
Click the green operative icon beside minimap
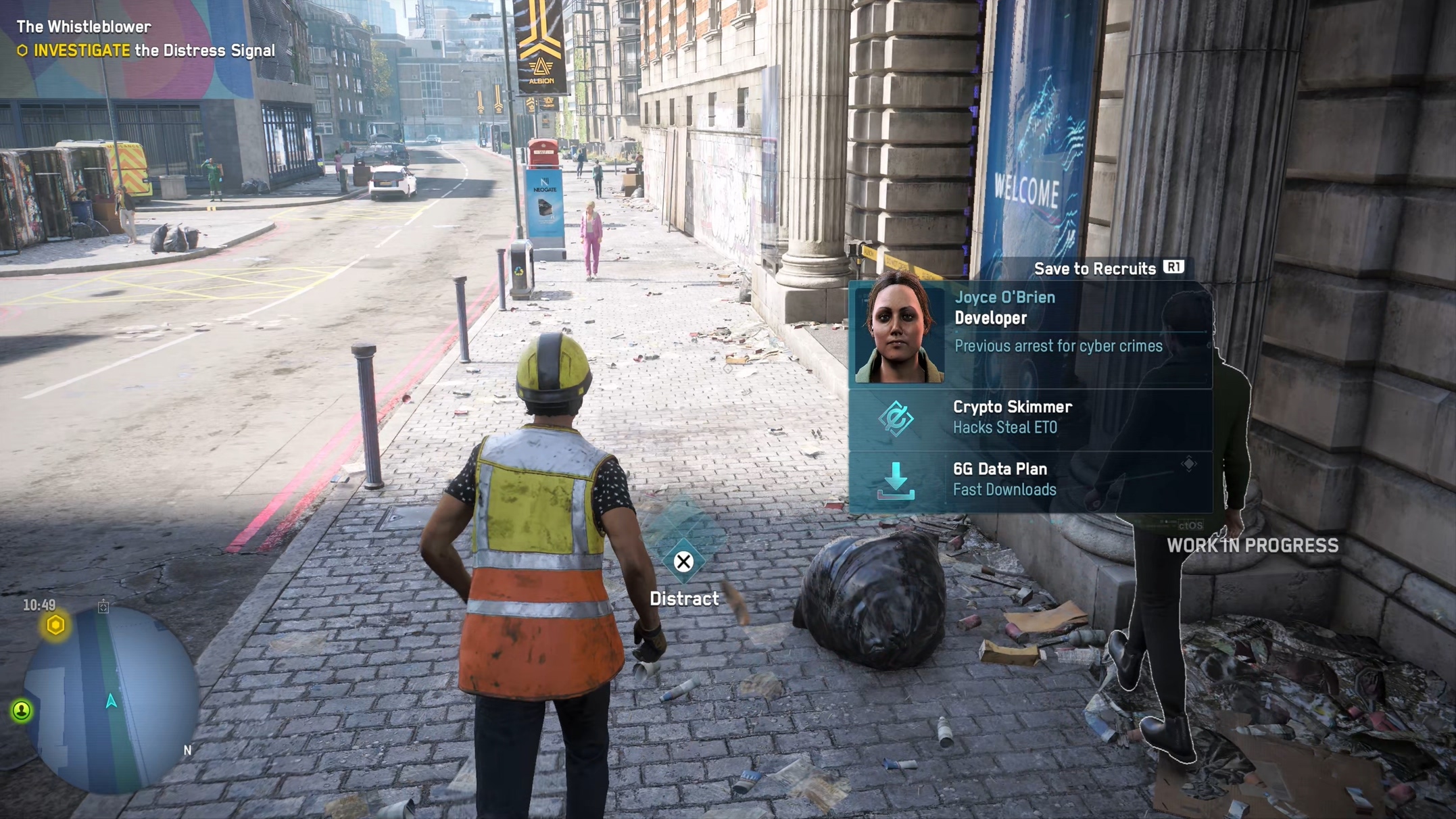tap(22, 710)
